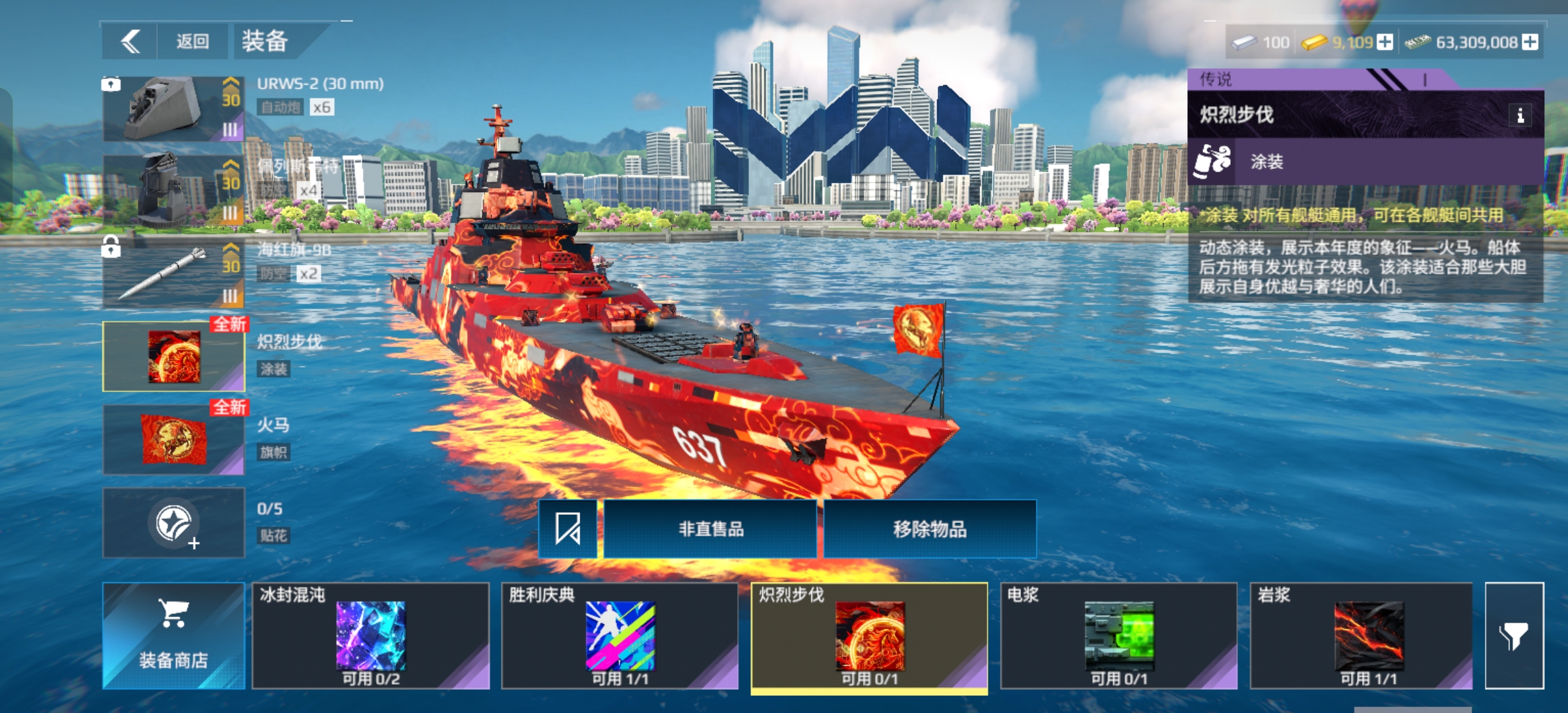This screenshot has height=713, width=1568.
Task: Go back with the 返回 arrow button
Action: point(131,42)
